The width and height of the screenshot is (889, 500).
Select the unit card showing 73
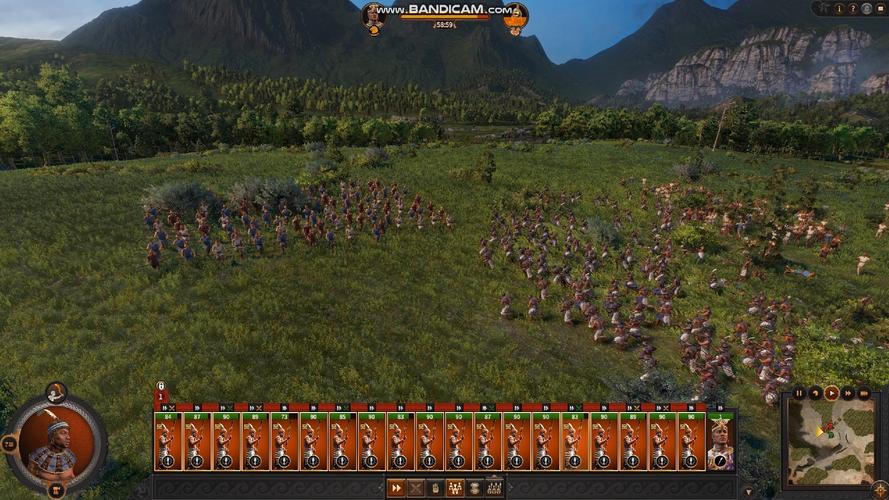(284, 440)
